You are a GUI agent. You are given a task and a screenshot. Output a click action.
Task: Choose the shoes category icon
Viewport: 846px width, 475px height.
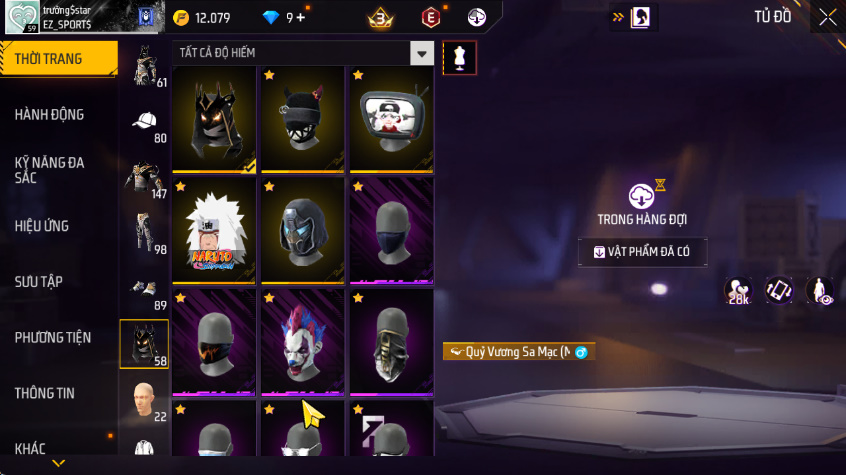click(x=145, y=290)
